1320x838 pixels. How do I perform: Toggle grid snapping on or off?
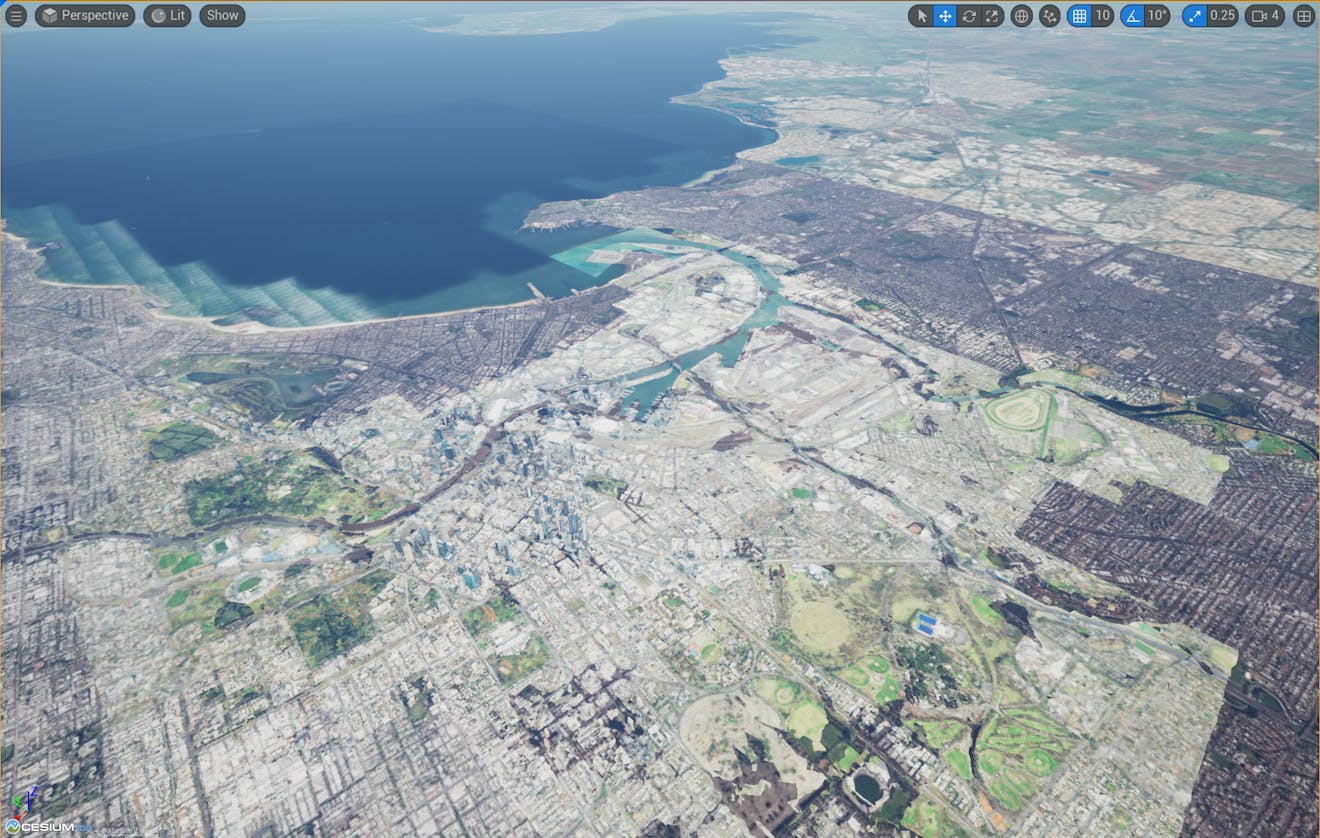[x=1082, y=15]
